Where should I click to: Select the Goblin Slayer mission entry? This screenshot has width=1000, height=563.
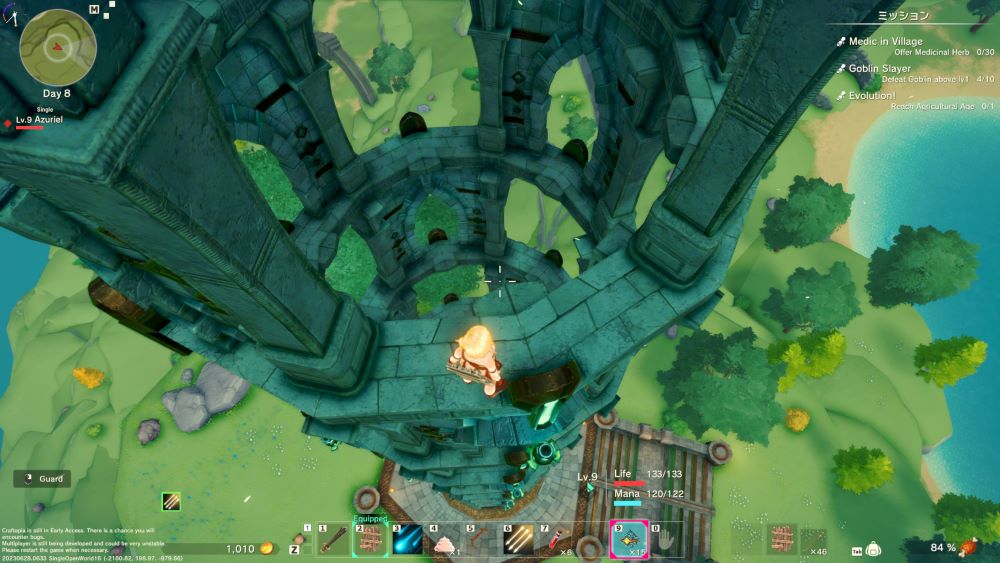coord(881,69)
